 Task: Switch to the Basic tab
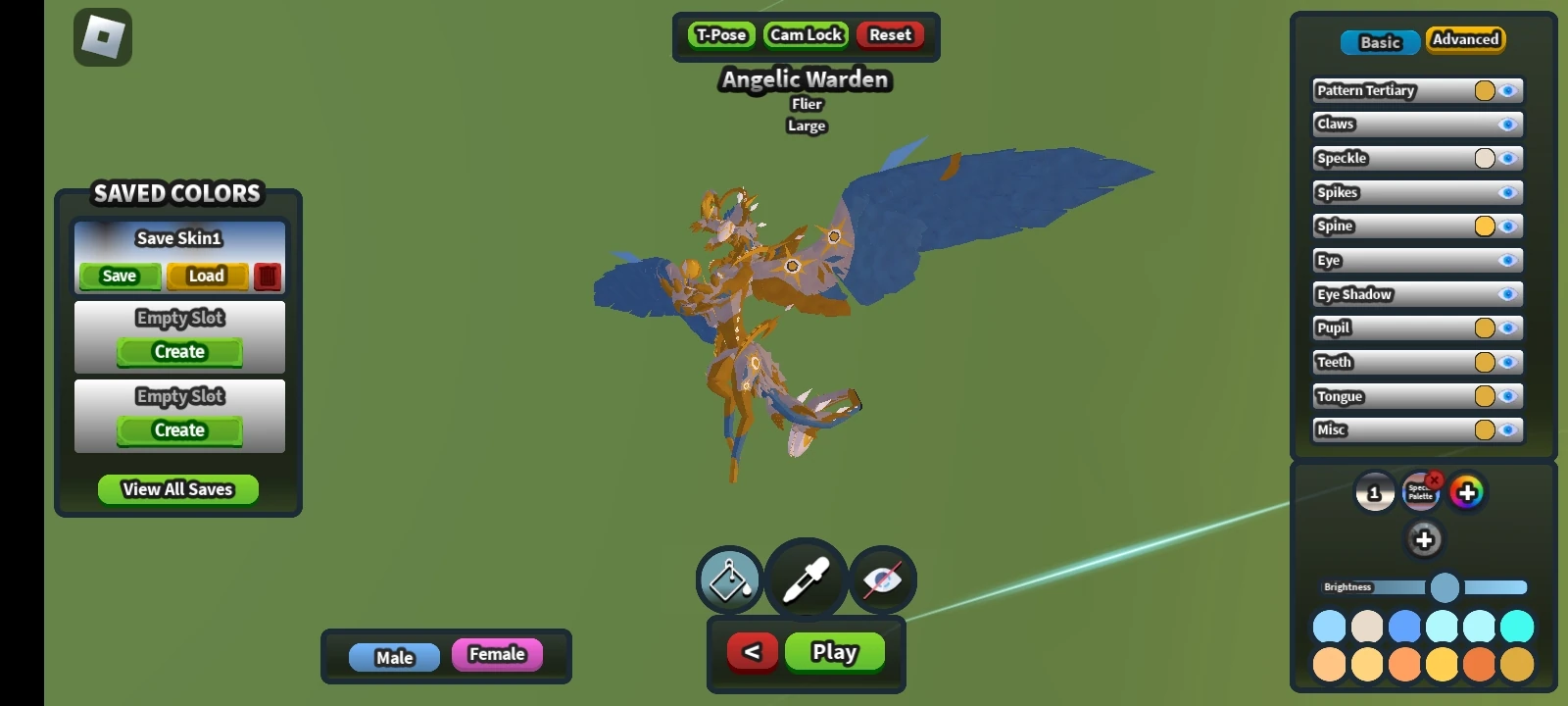pyautogui.click(x=1379, y=42)
